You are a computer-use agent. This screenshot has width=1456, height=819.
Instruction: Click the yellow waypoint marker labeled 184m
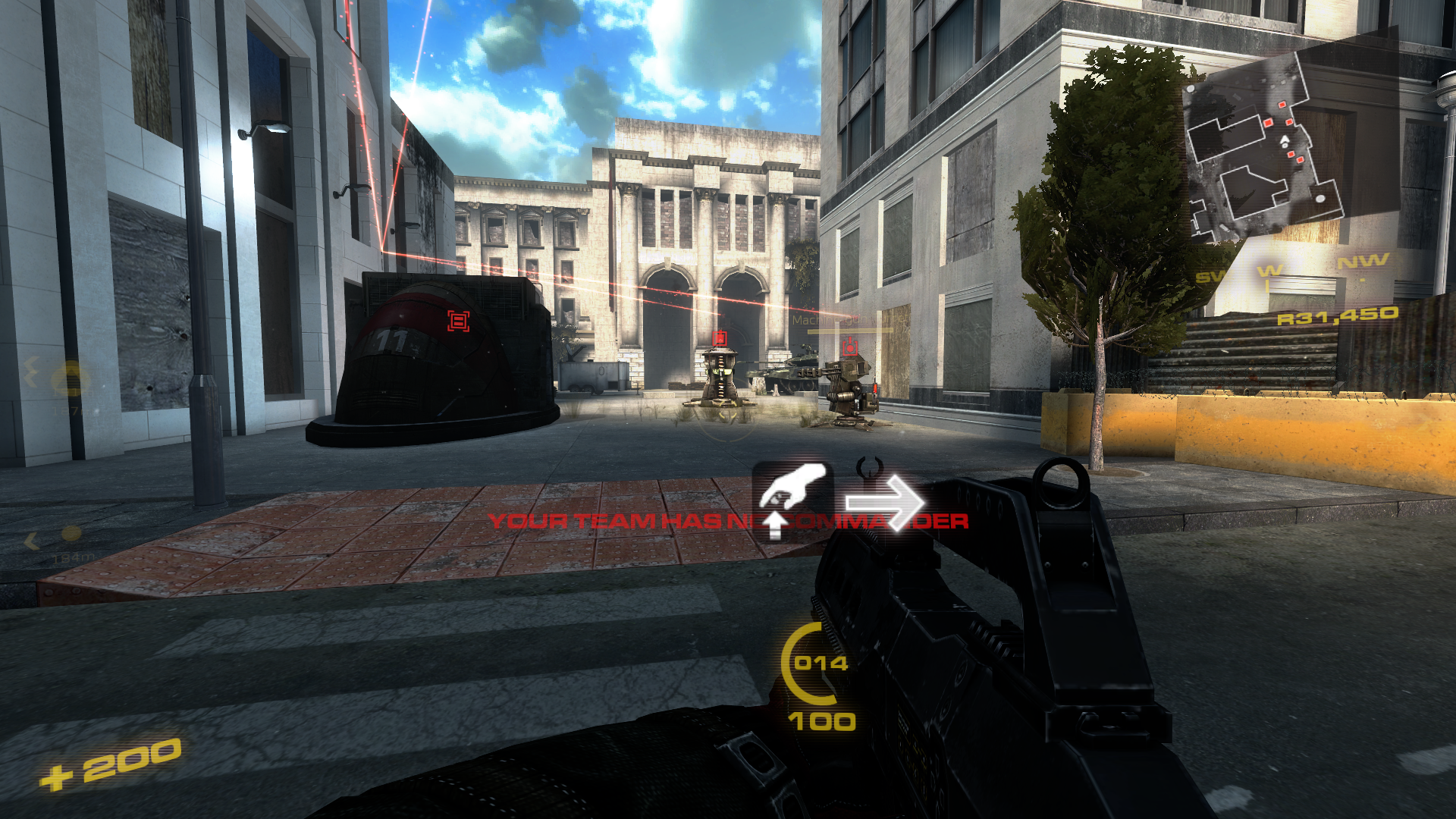point(71,535)
